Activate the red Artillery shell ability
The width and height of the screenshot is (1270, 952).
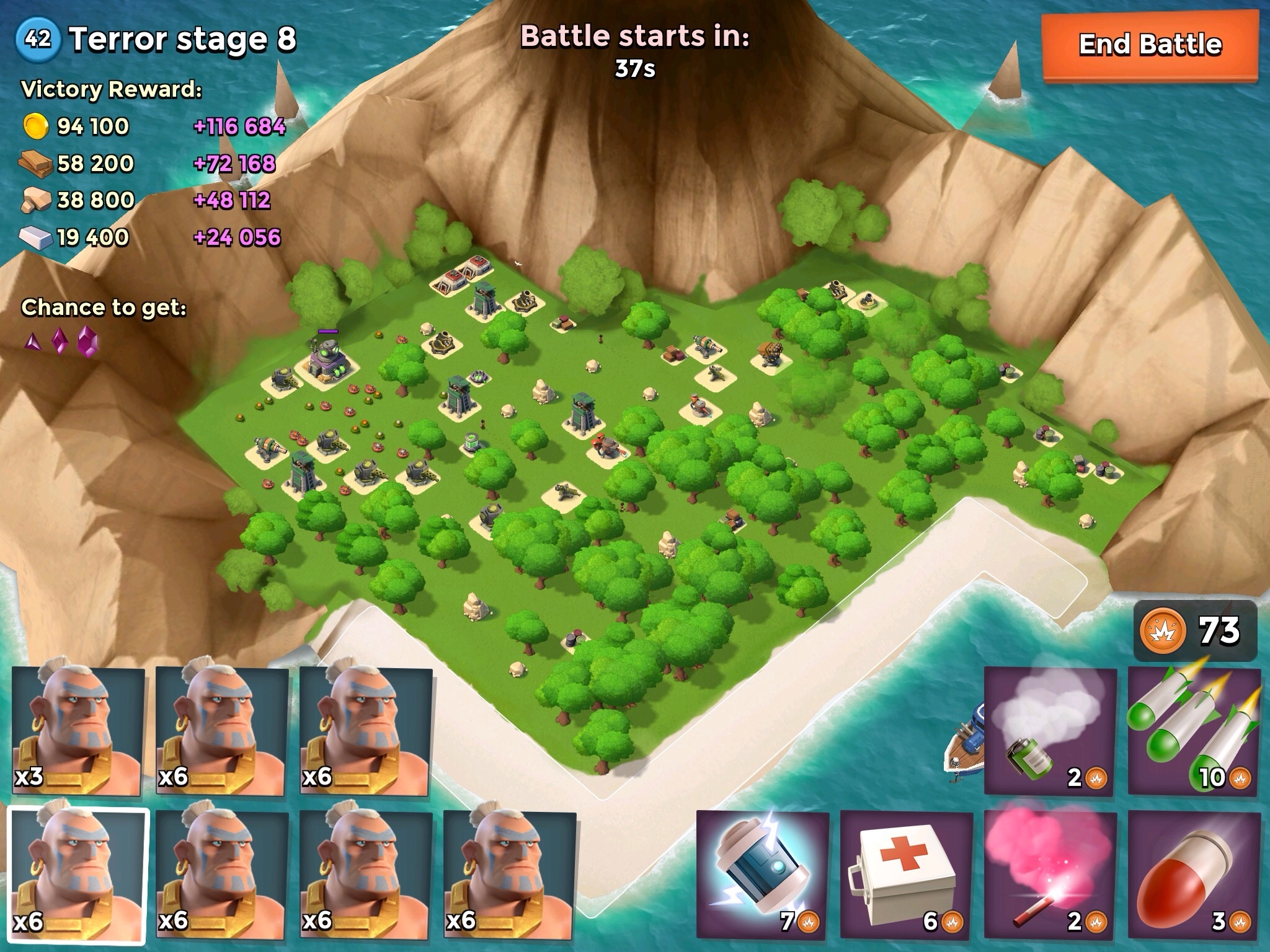pyautogui.click(x=1194, y=874)
